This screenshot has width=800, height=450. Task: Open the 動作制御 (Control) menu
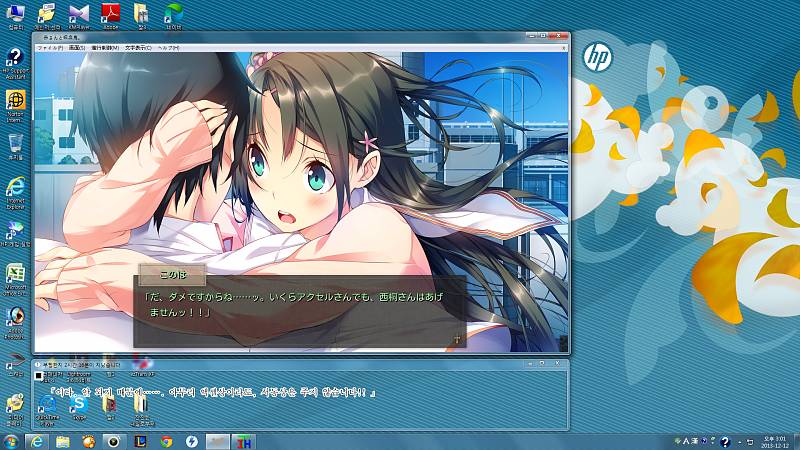pyautogui.click(x=105, y=48)
